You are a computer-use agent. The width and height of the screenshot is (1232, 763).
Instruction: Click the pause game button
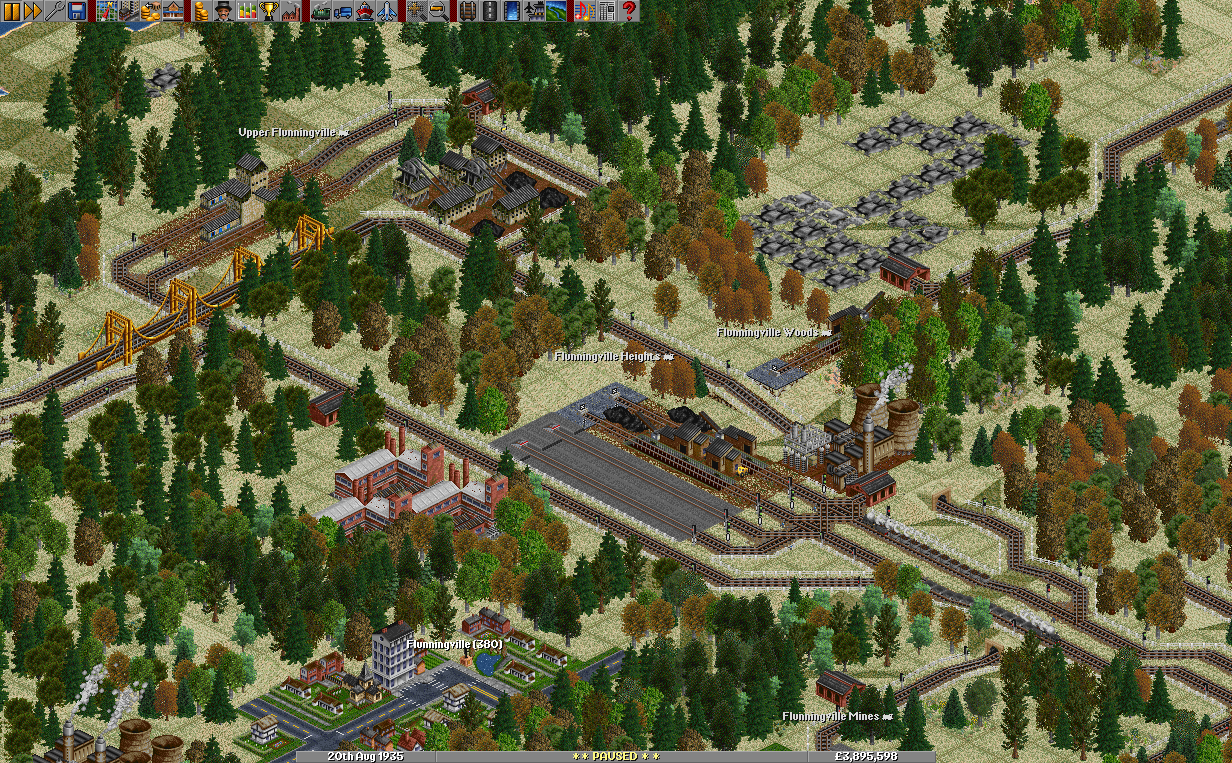pos(11,11)
